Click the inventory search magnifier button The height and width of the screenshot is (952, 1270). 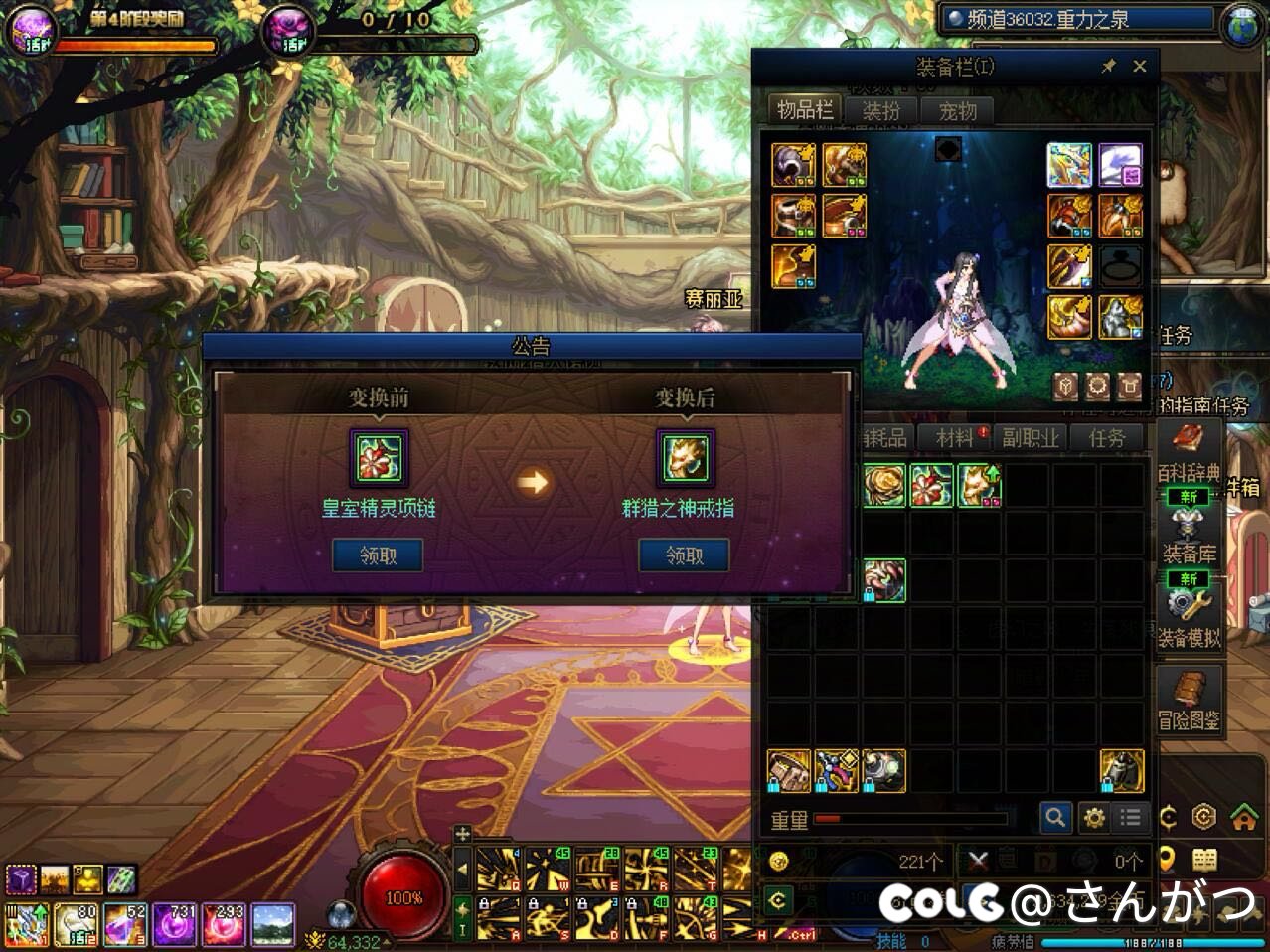tap(1055, 818)
